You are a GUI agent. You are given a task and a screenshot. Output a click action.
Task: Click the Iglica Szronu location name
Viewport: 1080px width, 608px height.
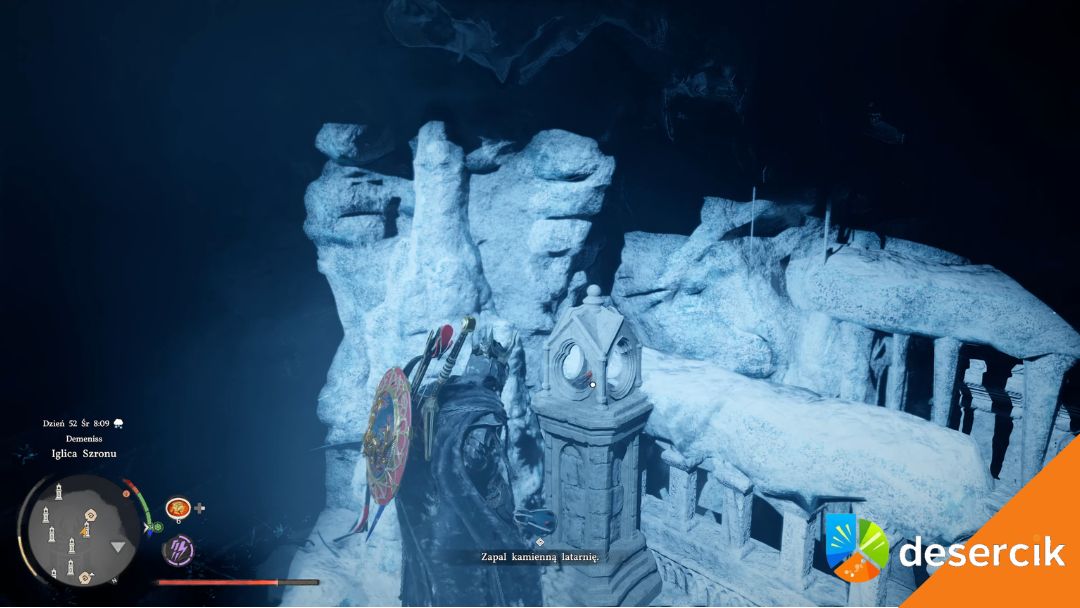[x=82, y=453]
